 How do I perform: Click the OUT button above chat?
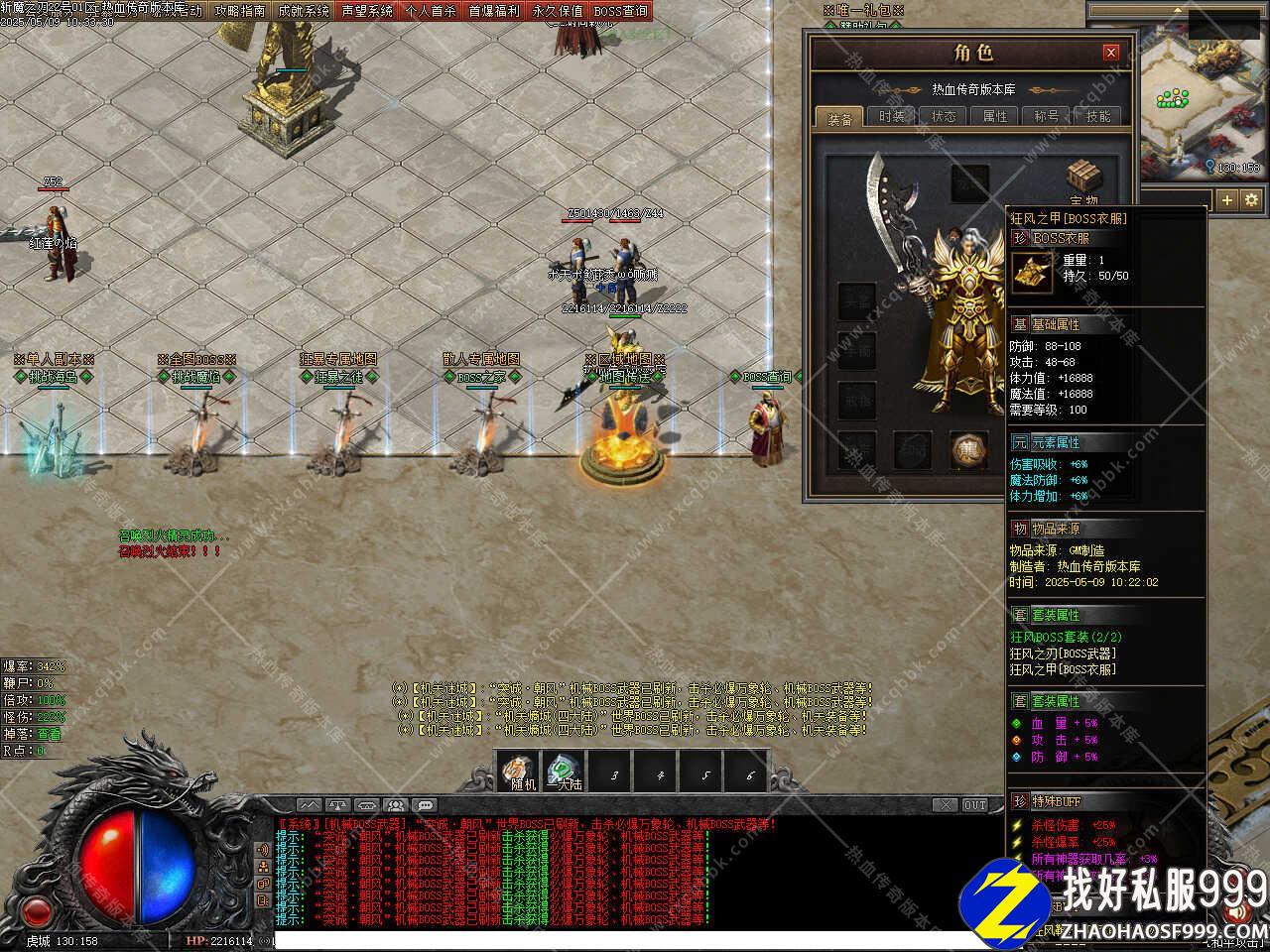click(975, 805)
